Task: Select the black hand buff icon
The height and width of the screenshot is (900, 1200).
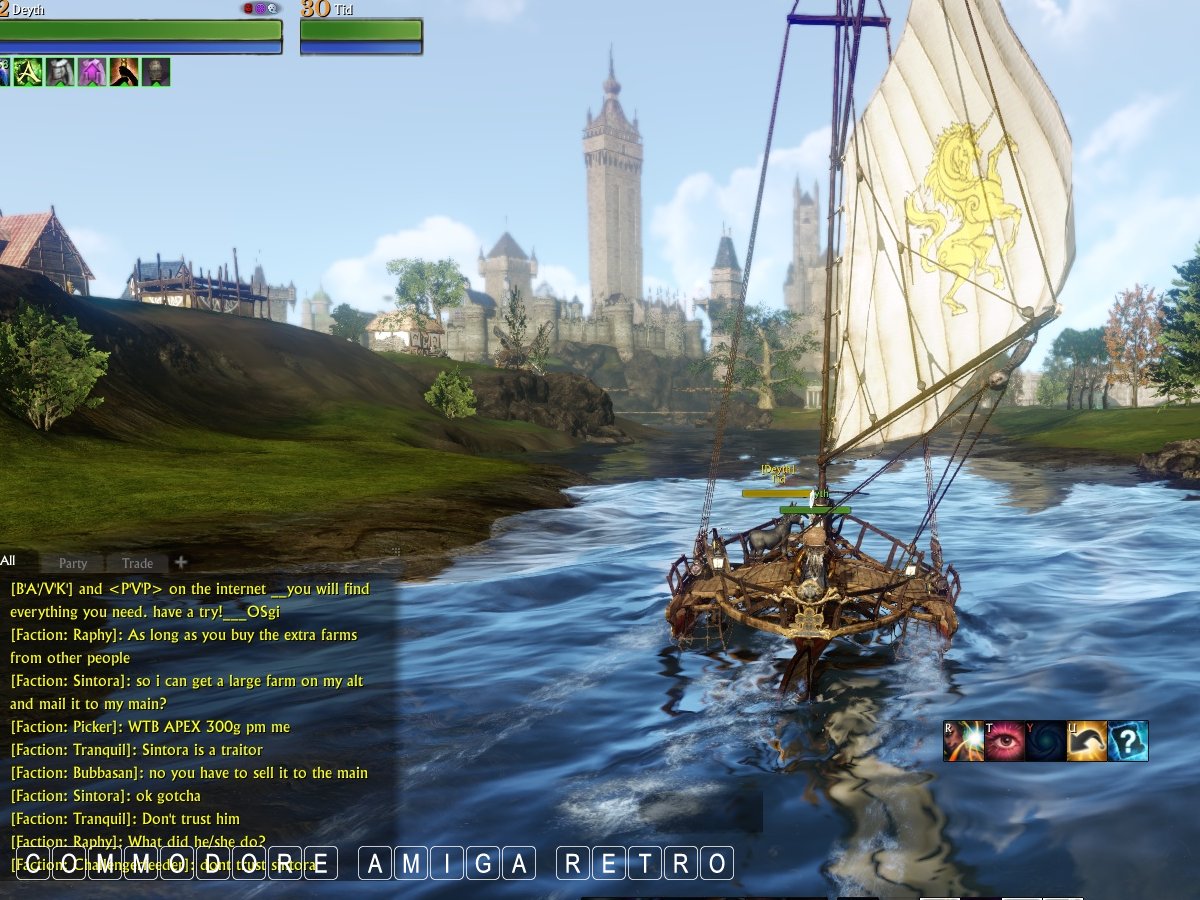Action: coord(123,72)
